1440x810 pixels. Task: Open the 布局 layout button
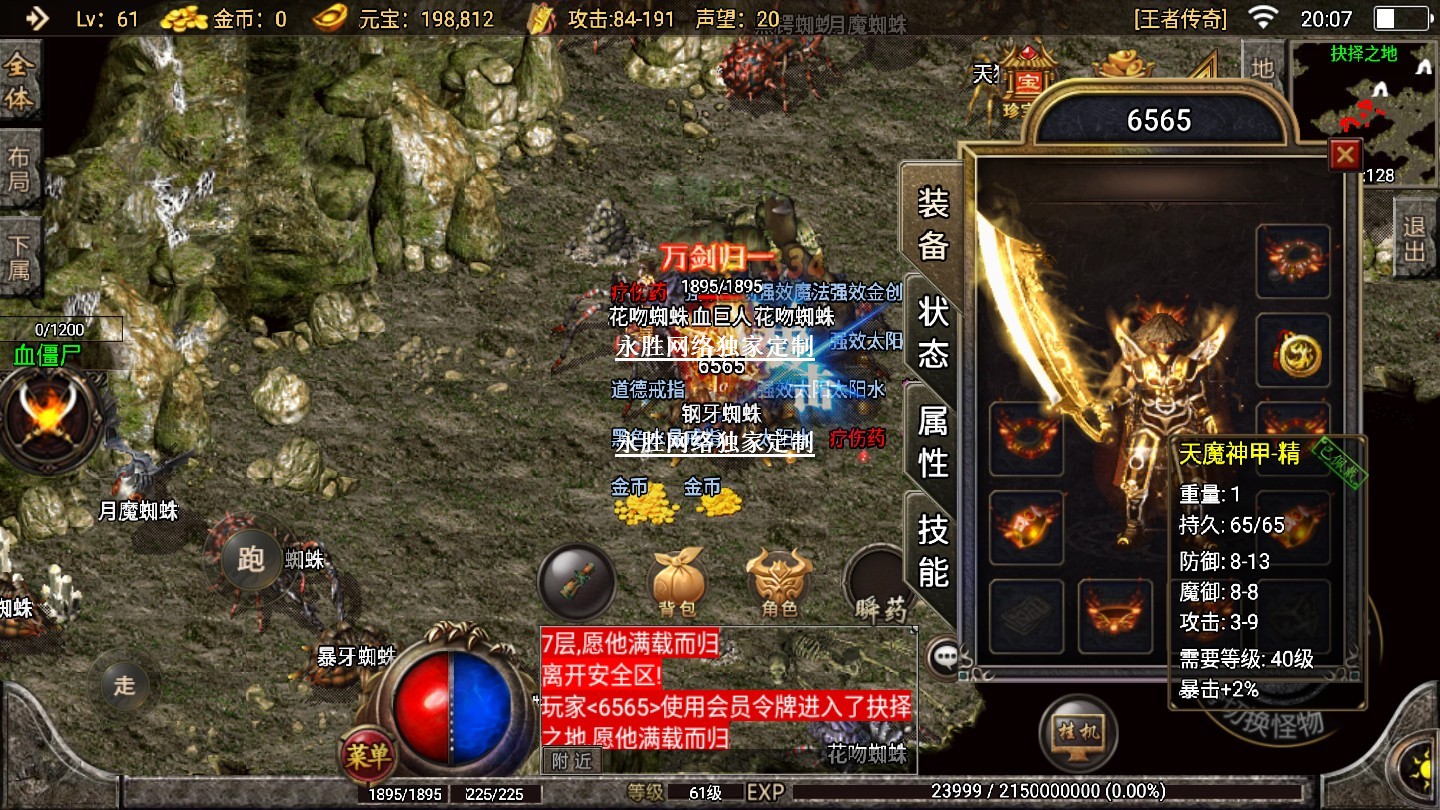click(19, 170)
